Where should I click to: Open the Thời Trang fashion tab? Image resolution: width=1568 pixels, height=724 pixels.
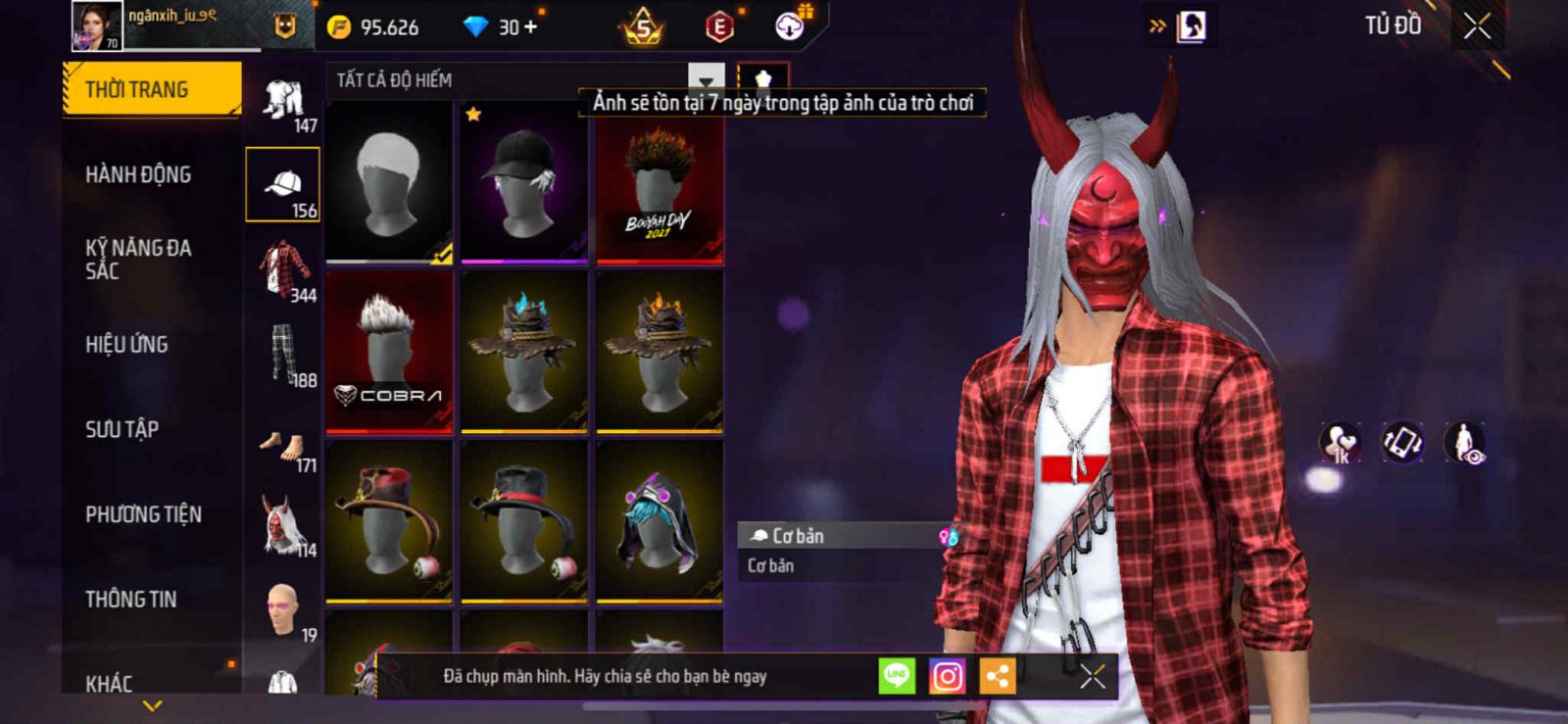tap(151, 90)
